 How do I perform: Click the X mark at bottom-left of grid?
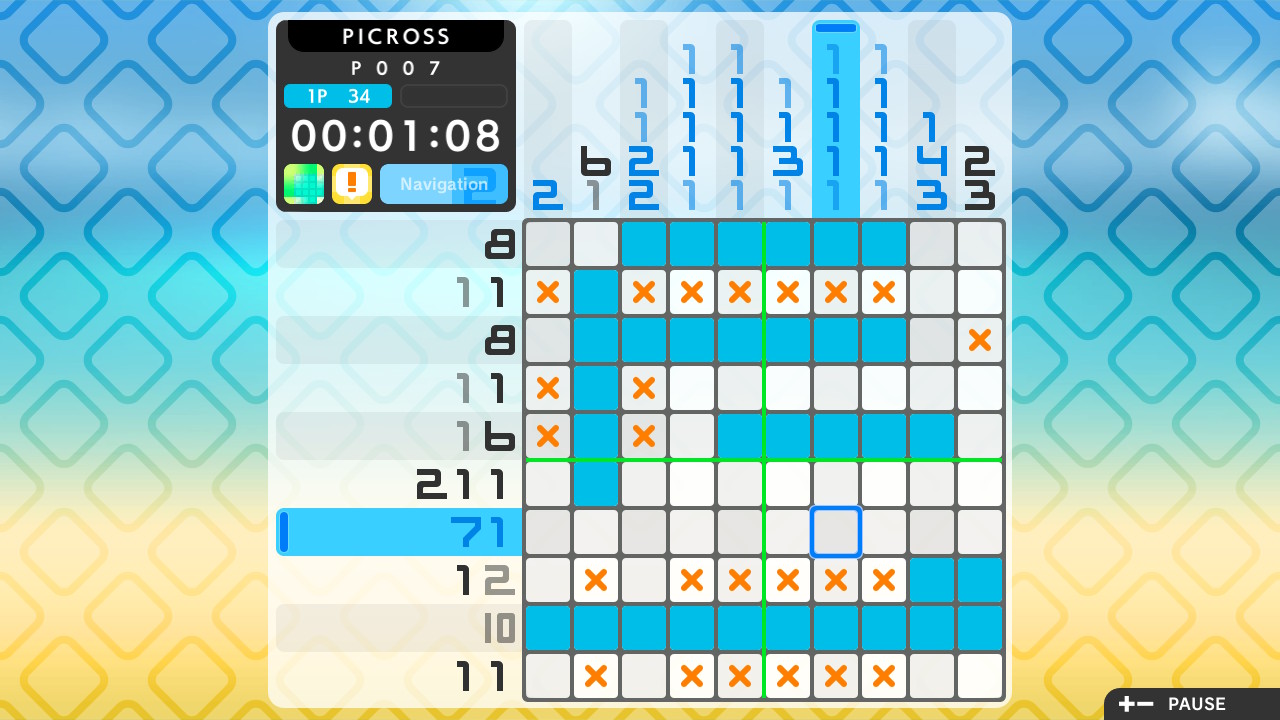596,676
